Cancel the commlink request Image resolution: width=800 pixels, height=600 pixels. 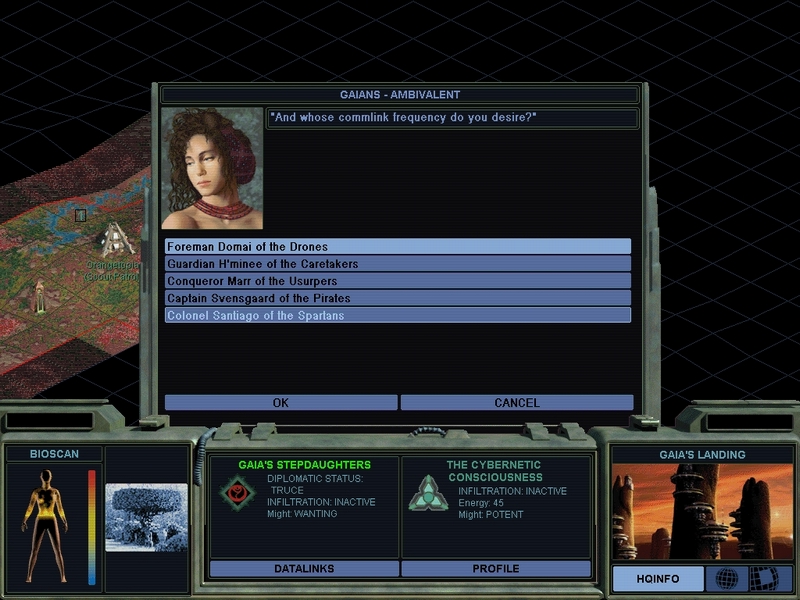(517, 403)
